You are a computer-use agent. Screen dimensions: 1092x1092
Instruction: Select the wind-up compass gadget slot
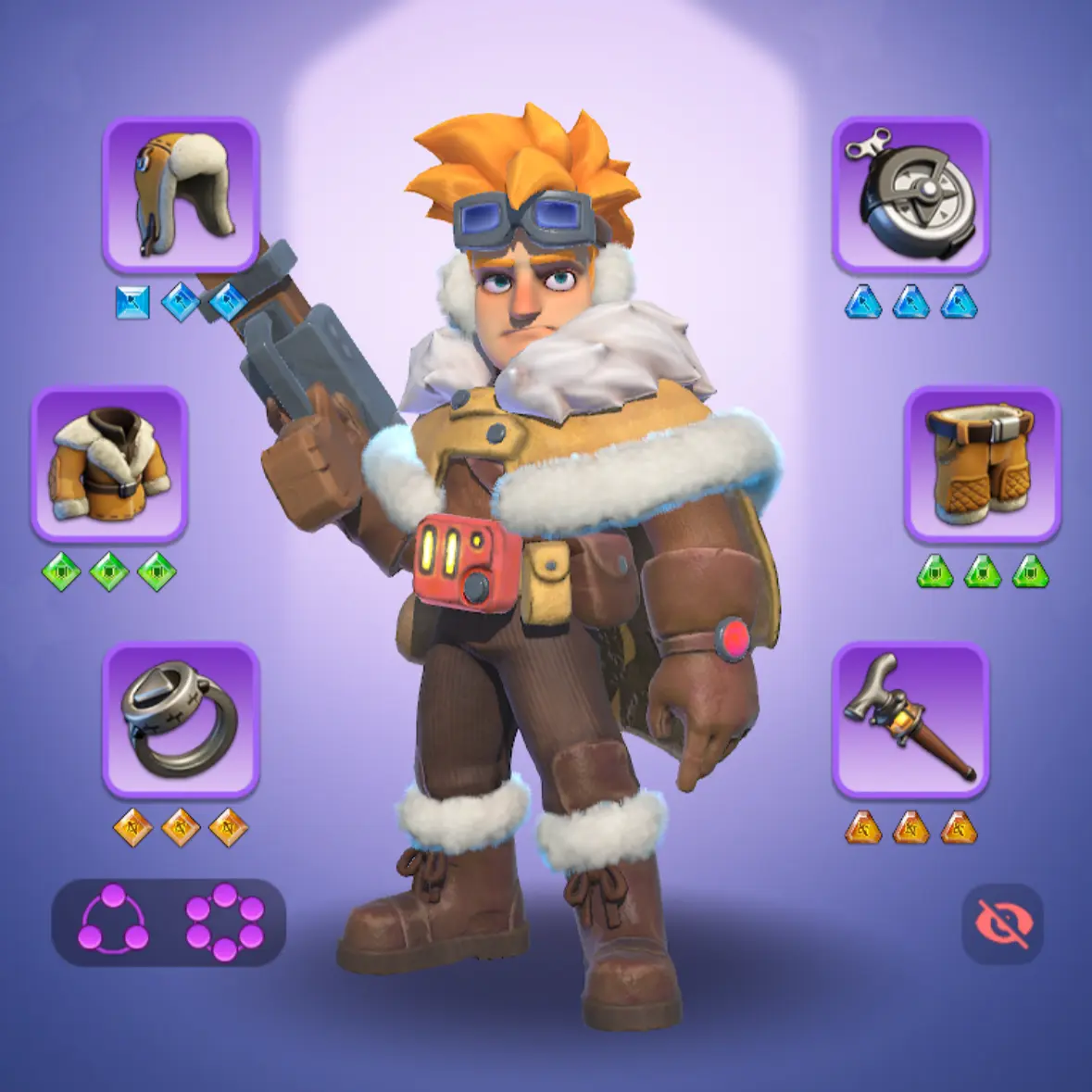click(x=910, y=195)
